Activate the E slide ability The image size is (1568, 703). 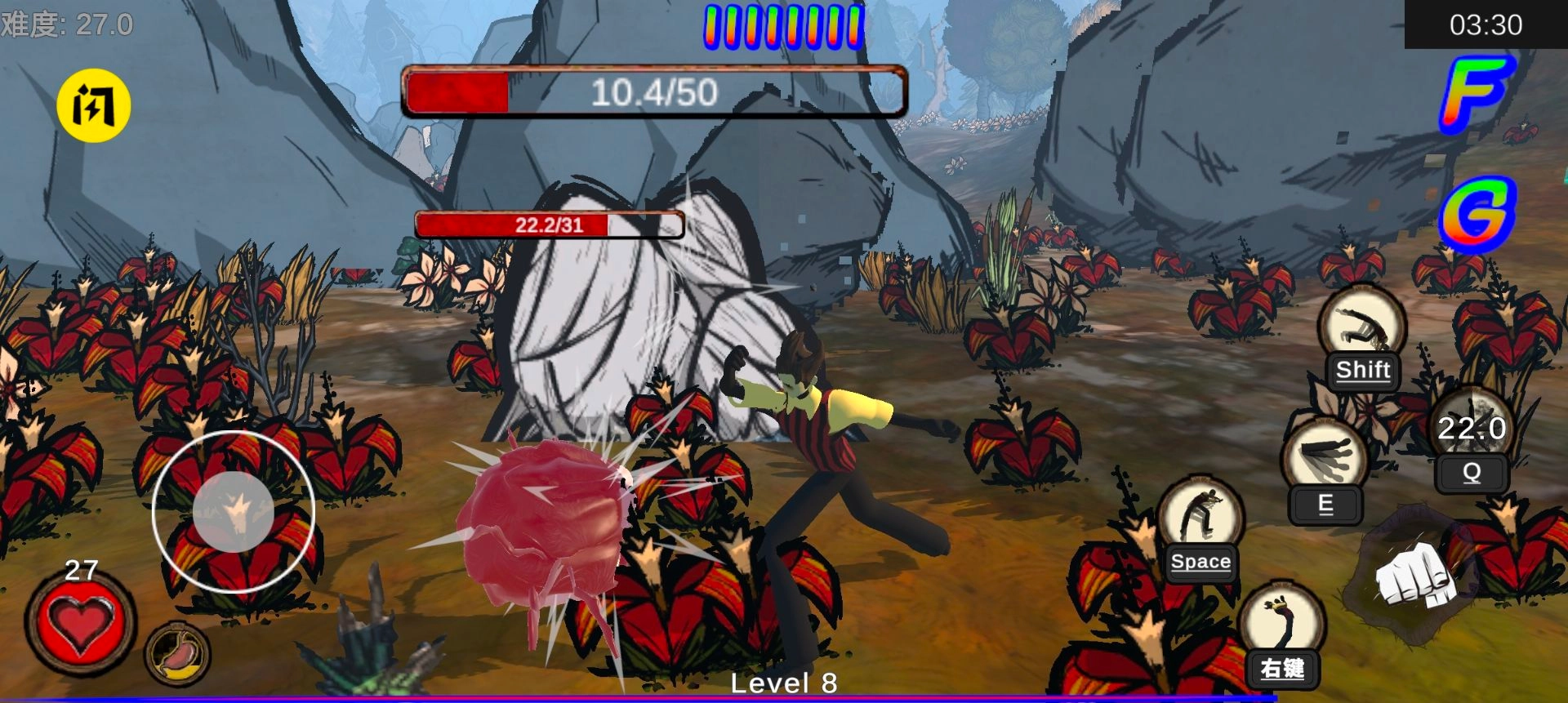[x=1325, y=461]
